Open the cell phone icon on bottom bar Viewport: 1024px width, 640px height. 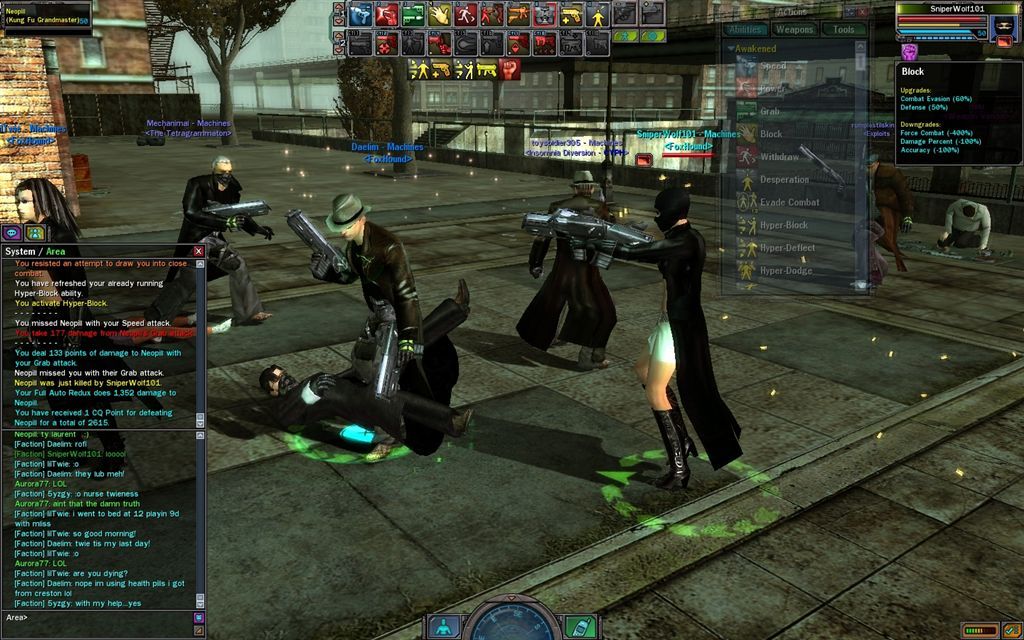[580, 627]
